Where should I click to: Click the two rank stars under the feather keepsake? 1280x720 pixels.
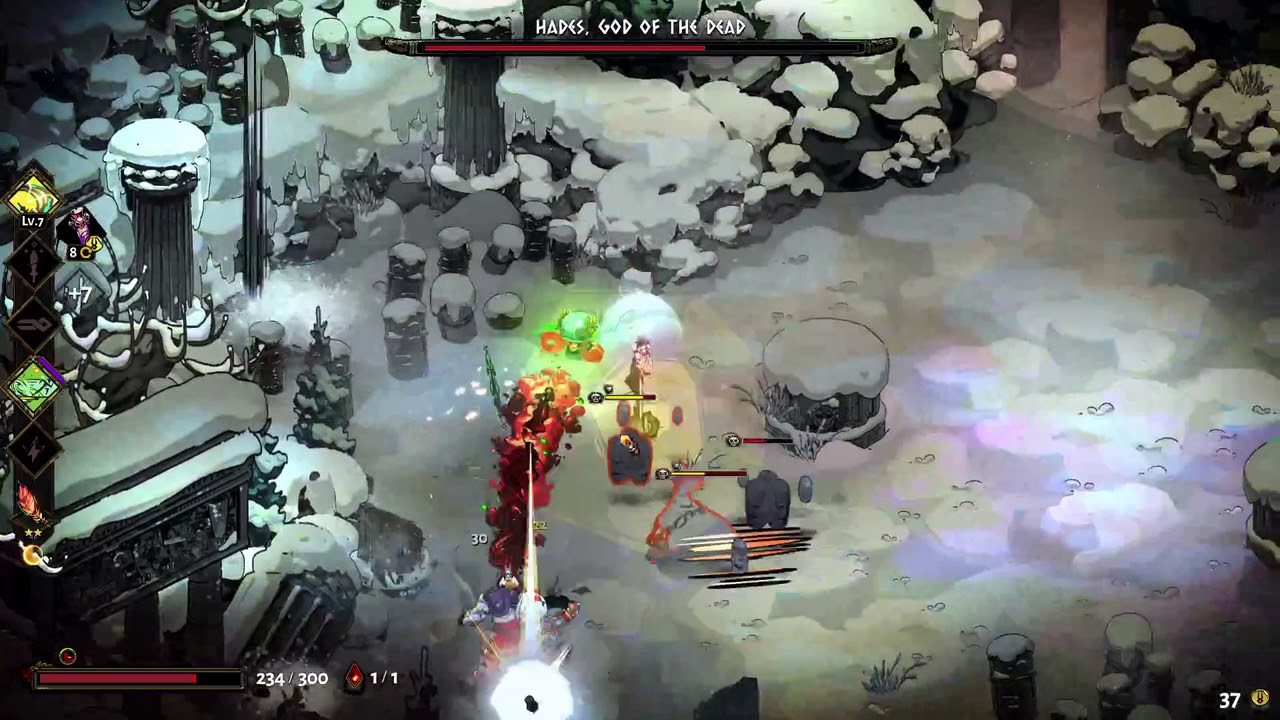click(x=32, y=531)
